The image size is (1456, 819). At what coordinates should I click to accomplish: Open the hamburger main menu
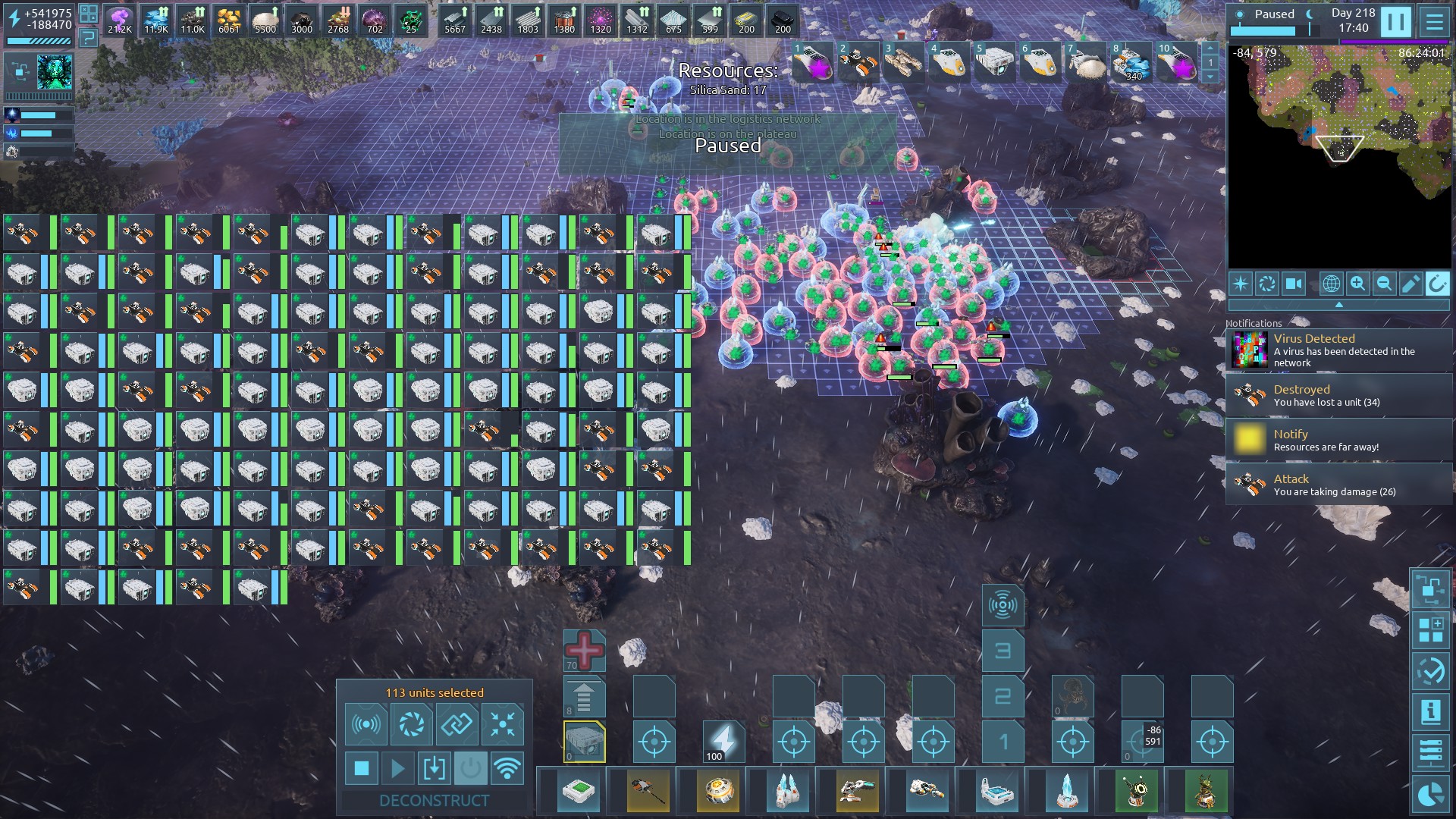1434,21
